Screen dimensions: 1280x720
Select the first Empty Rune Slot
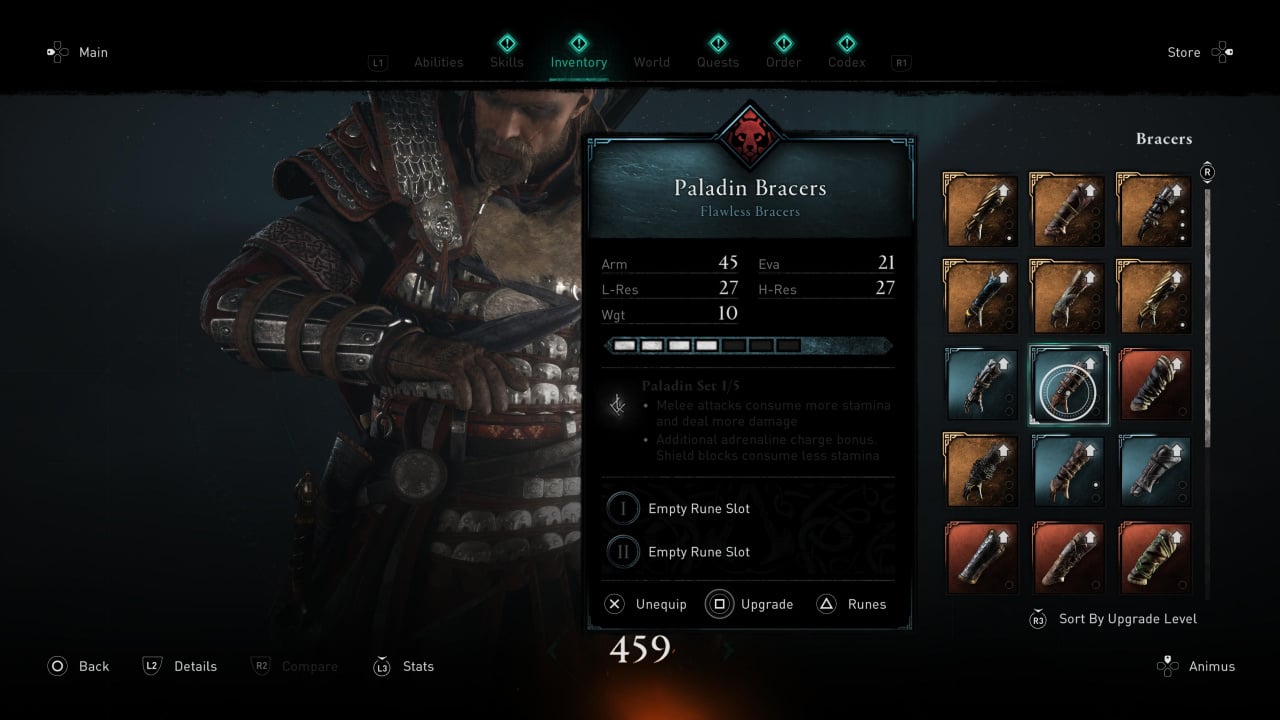698,508
